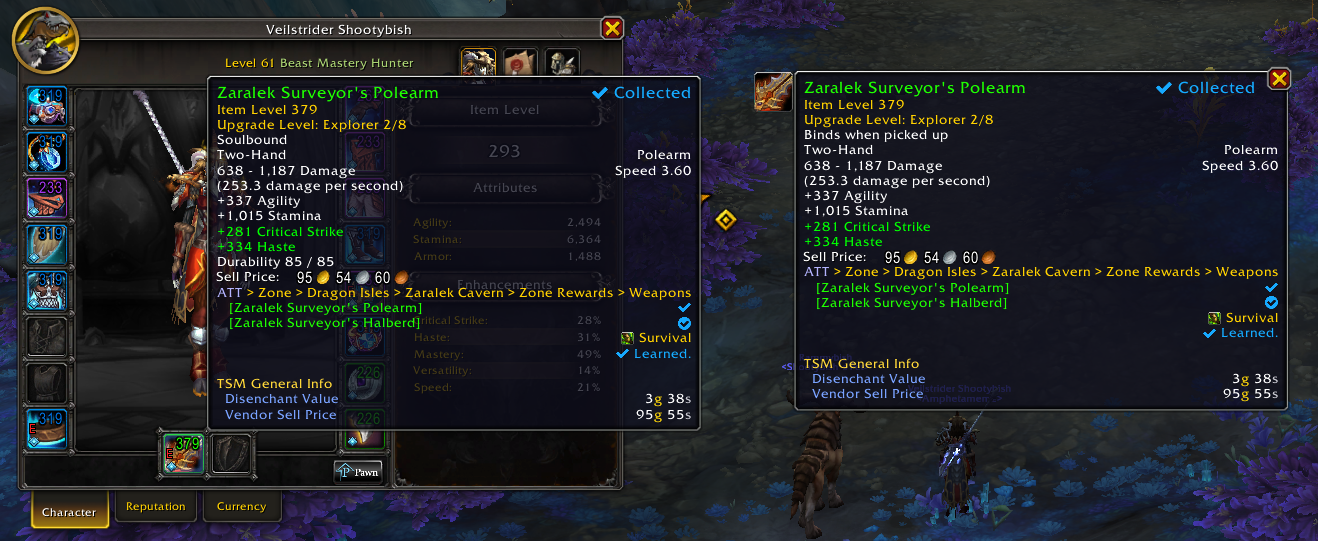The image size is (1318, 541).
Task: Select the equipped main-hand weapon slot (379)
Action: (x=183, y=453)
